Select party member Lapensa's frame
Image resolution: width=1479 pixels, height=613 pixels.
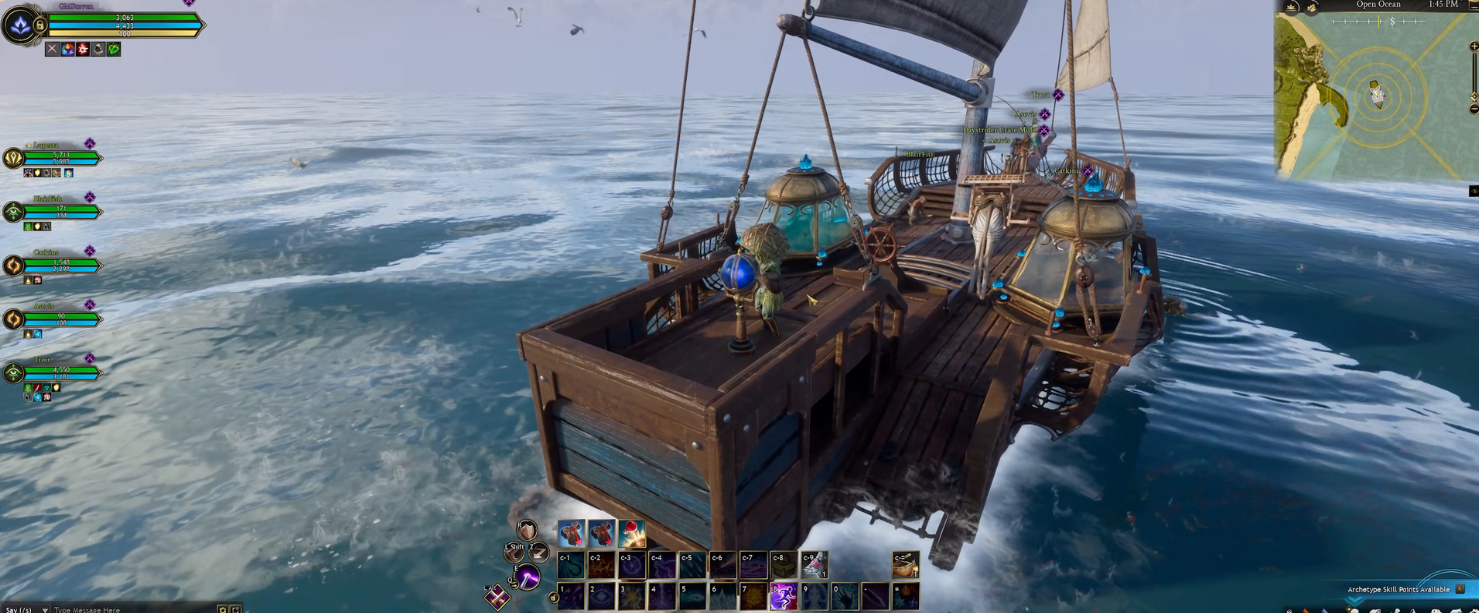[55, 157]
